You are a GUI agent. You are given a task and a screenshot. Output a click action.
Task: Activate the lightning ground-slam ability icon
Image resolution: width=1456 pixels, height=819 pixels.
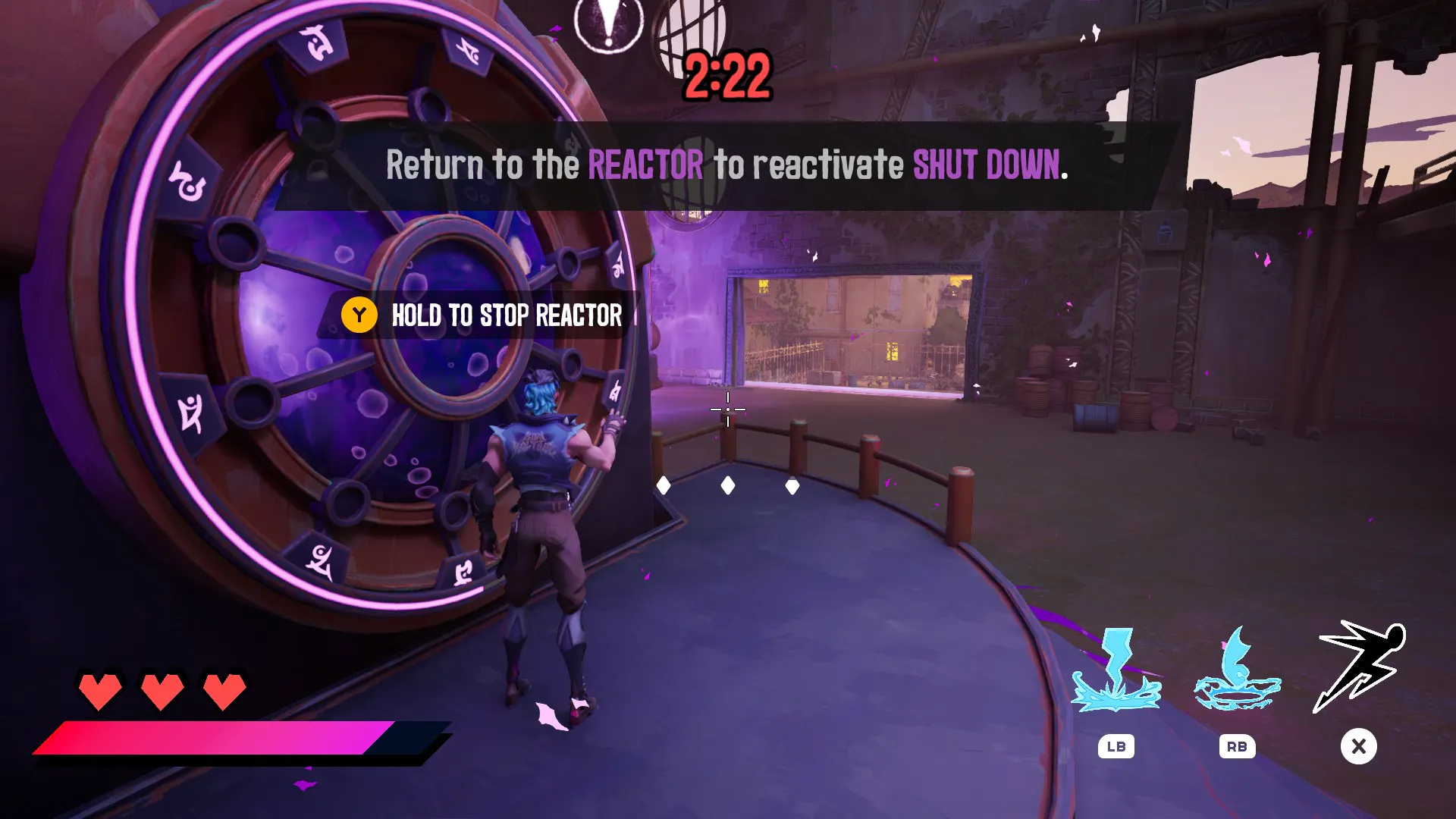1115,670
